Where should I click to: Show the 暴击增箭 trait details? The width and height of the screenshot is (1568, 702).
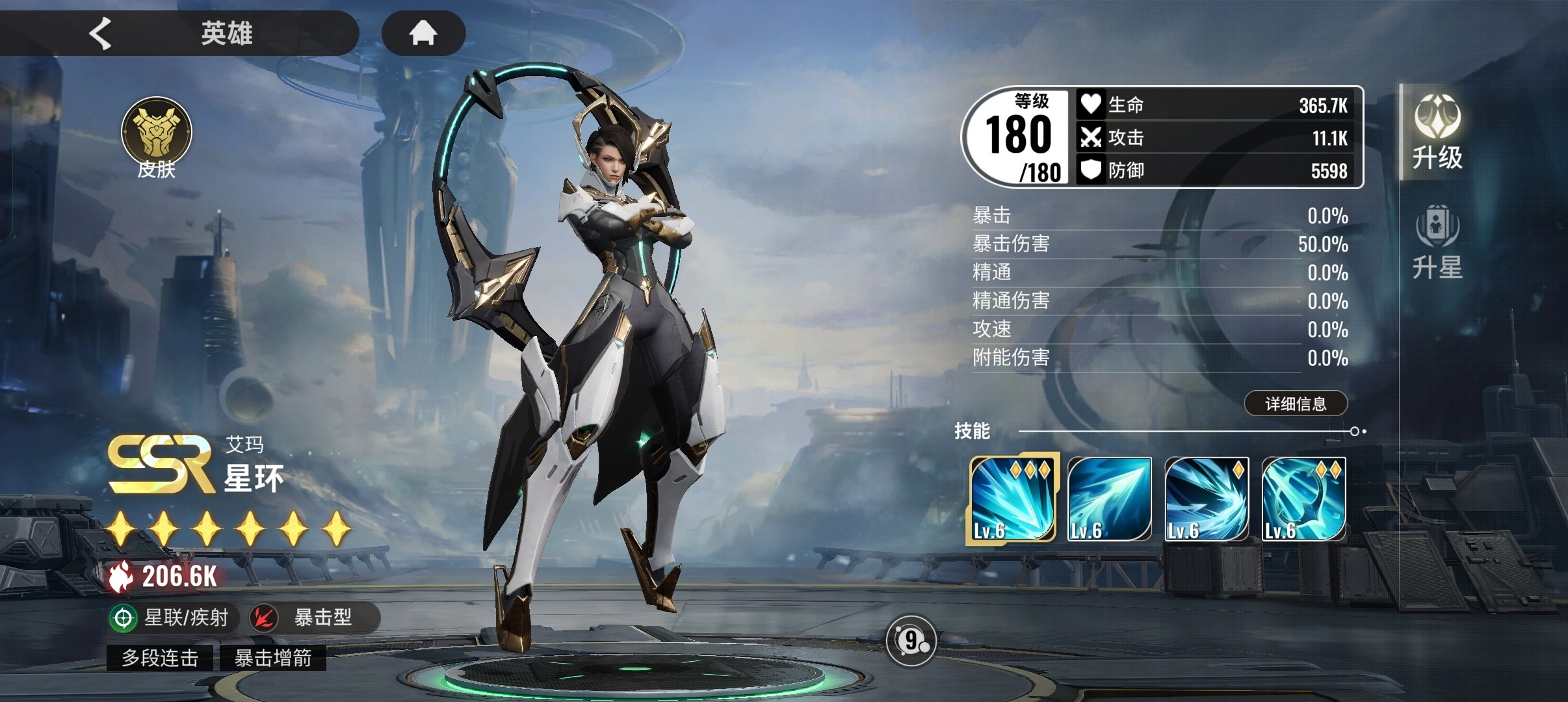pos(273,658)
